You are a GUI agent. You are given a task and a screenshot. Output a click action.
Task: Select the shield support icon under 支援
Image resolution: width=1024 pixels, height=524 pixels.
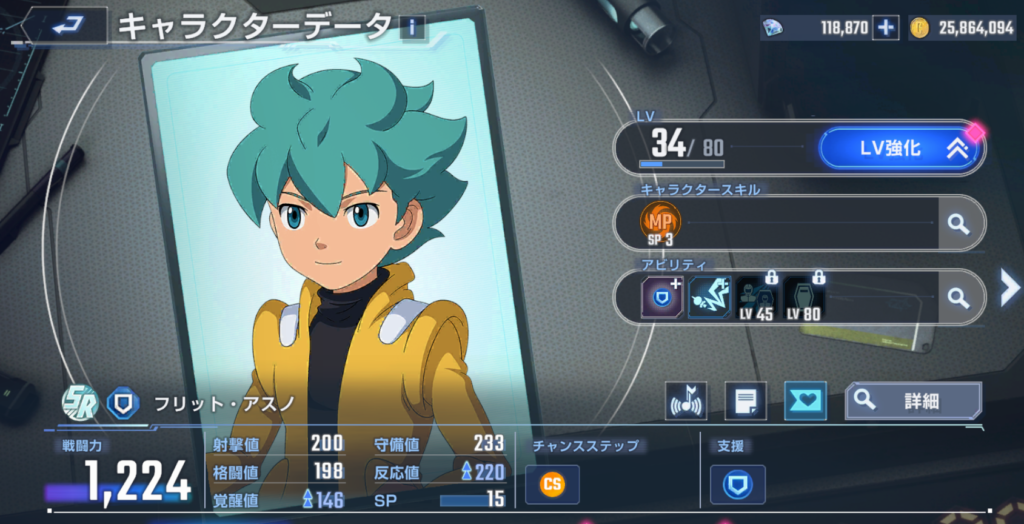tap(738, 485)
